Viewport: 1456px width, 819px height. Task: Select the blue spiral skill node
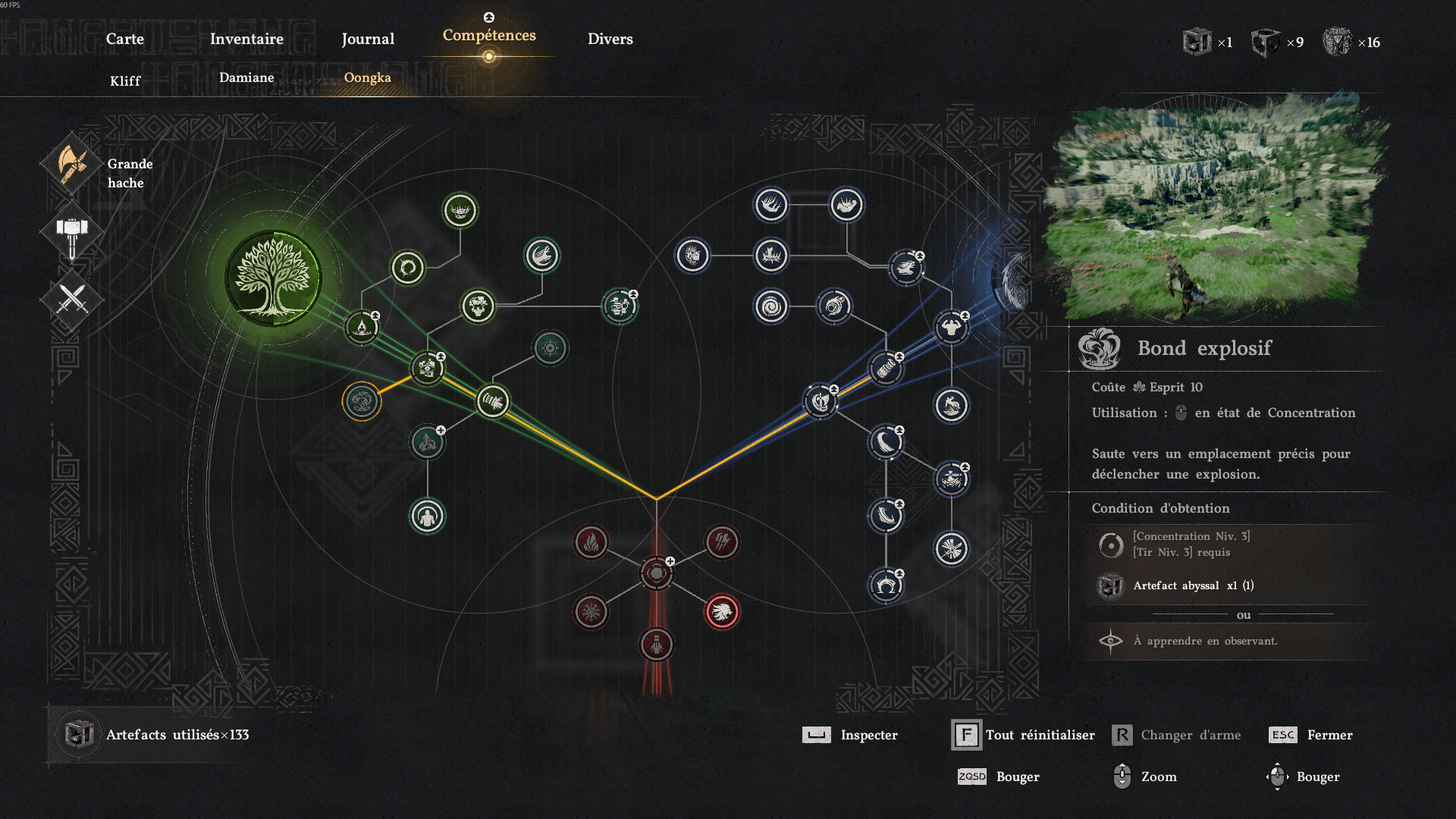[771, 307]
